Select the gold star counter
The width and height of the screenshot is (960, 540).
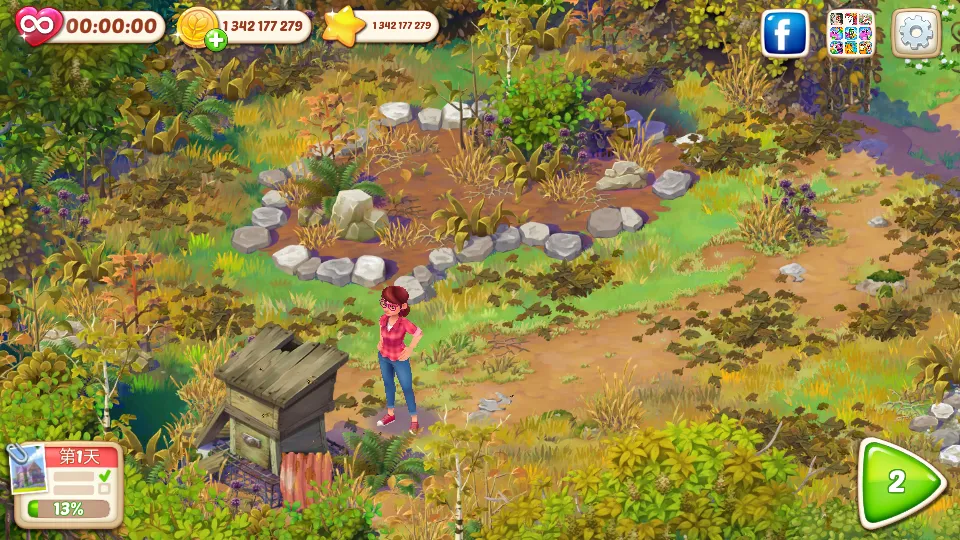coord(344,26)
